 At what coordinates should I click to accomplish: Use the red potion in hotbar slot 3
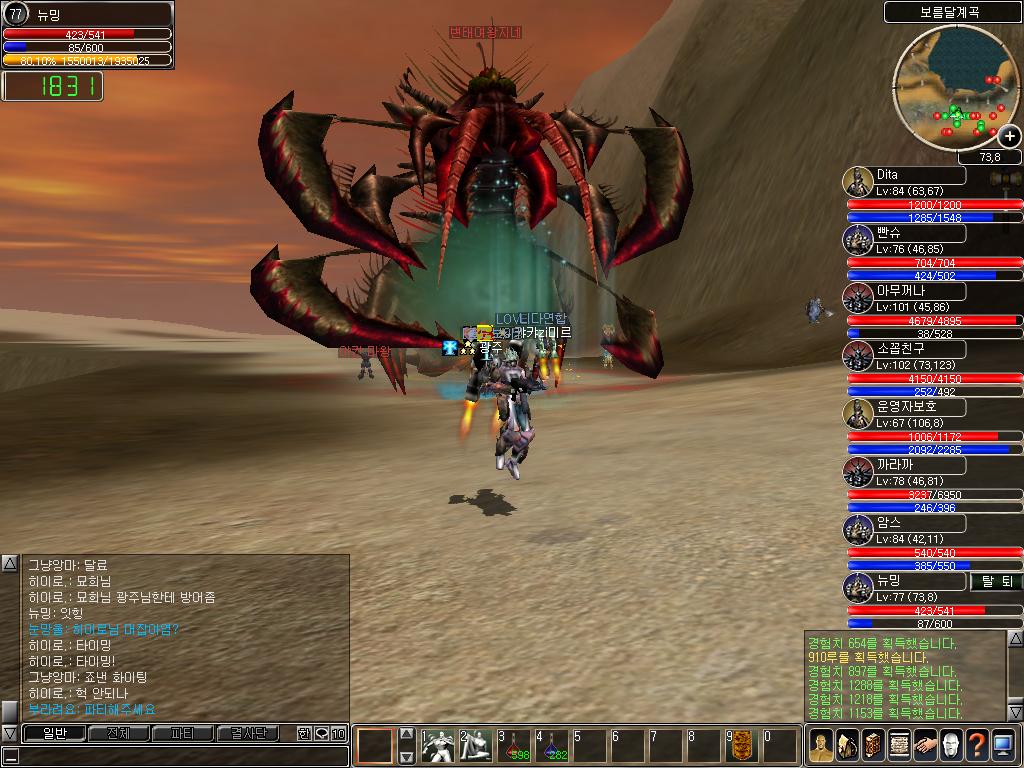click(514, 746)
